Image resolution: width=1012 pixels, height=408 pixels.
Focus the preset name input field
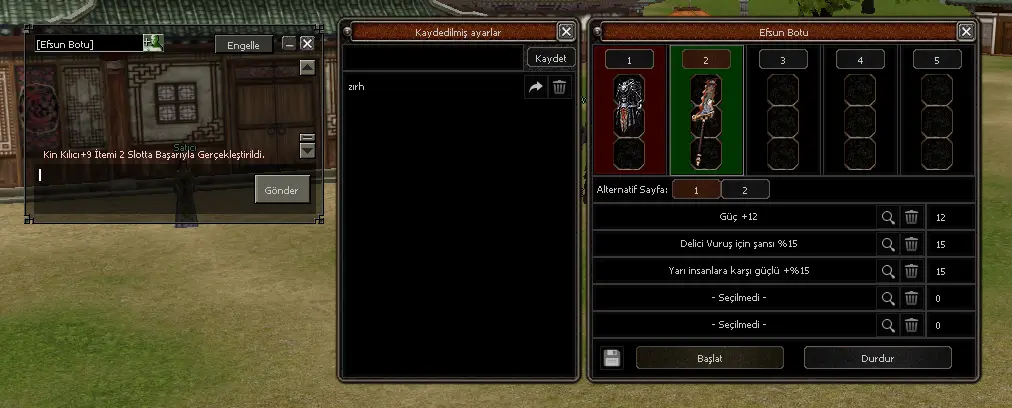pyautogui.click(x=433, y=59)
